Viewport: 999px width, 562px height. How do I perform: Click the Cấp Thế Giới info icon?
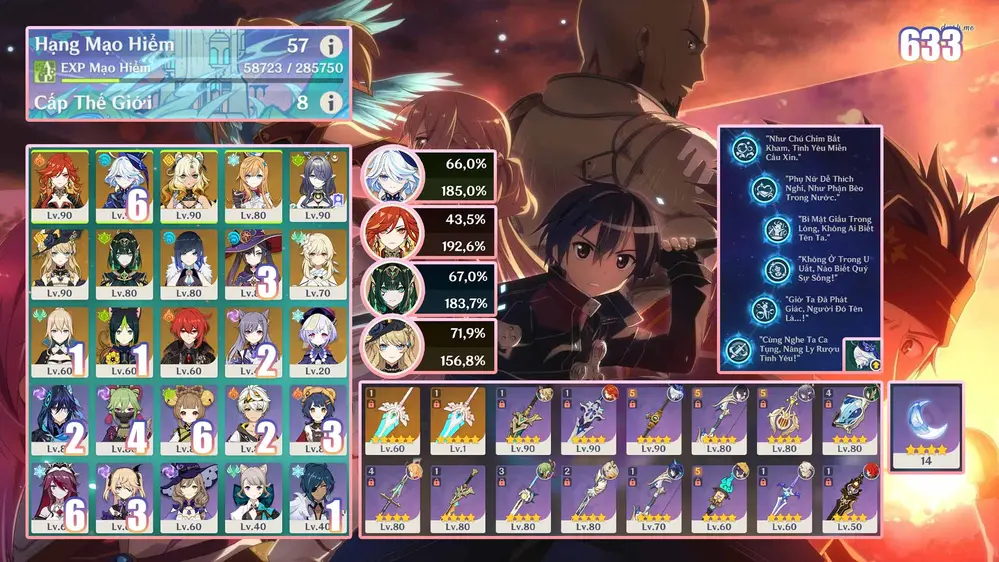[x=330, y=102]
